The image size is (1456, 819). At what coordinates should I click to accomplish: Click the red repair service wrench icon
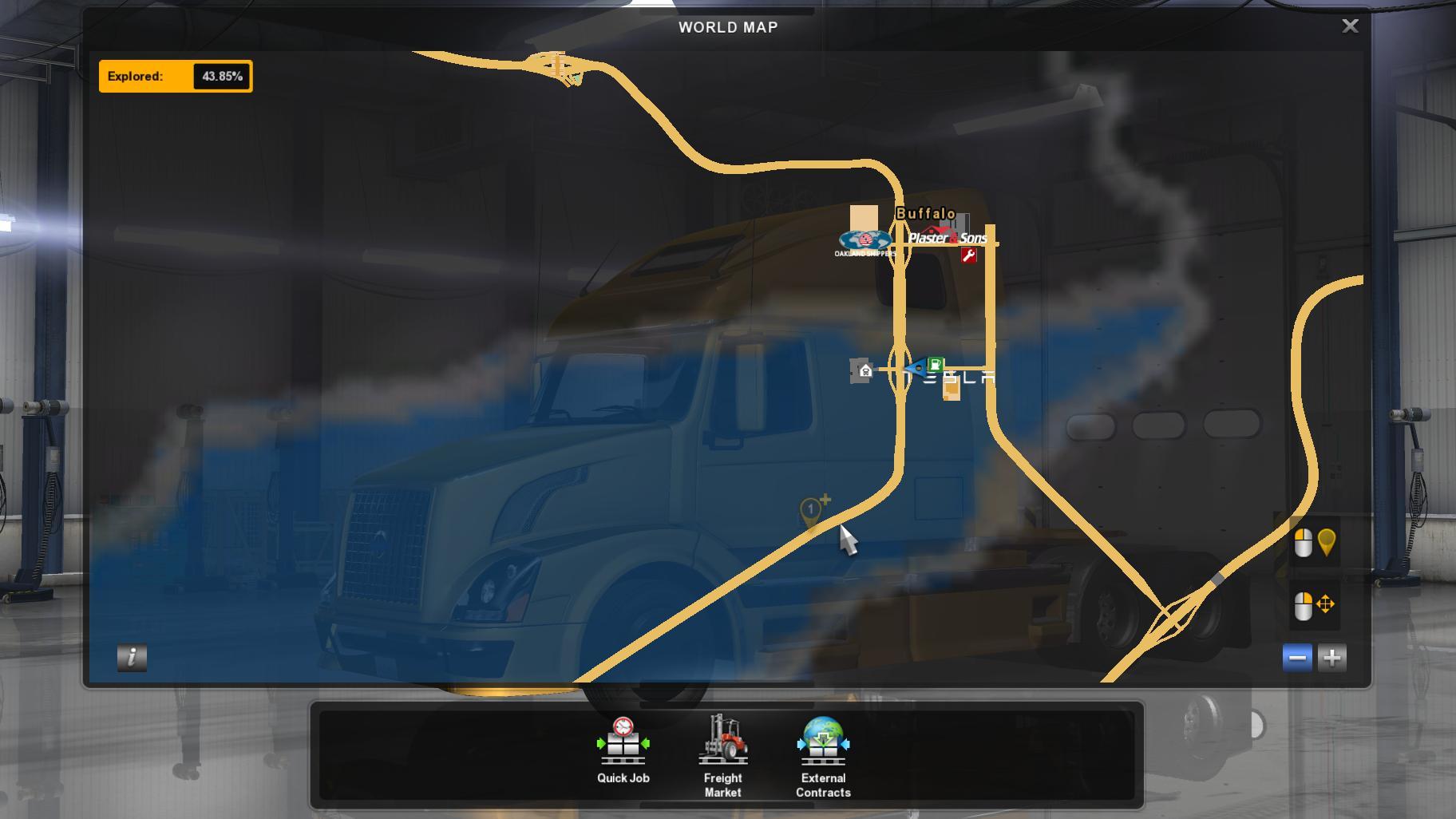968,255
